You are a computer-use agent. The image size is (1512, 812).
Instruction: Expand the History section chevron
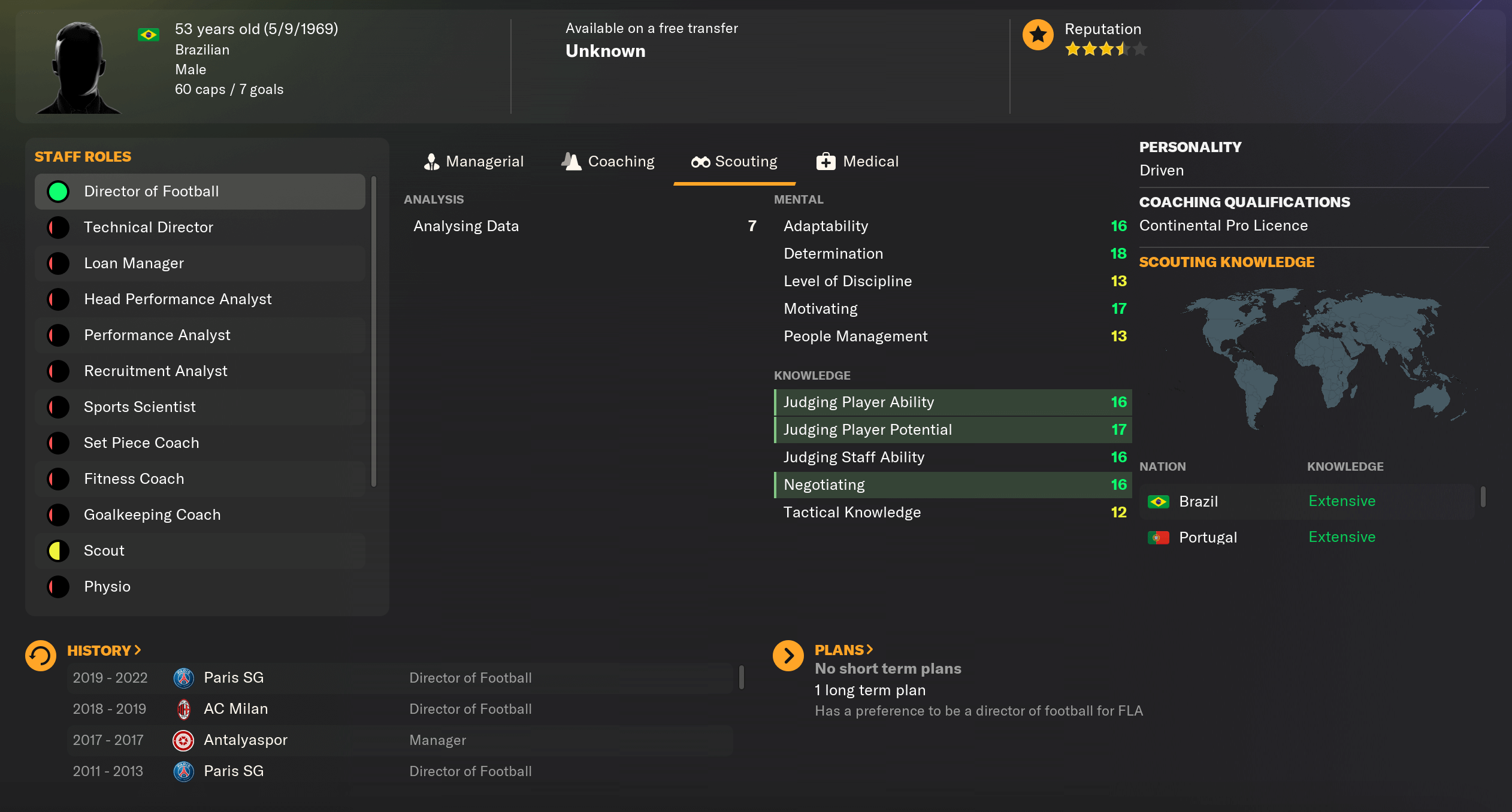[138, 649]
